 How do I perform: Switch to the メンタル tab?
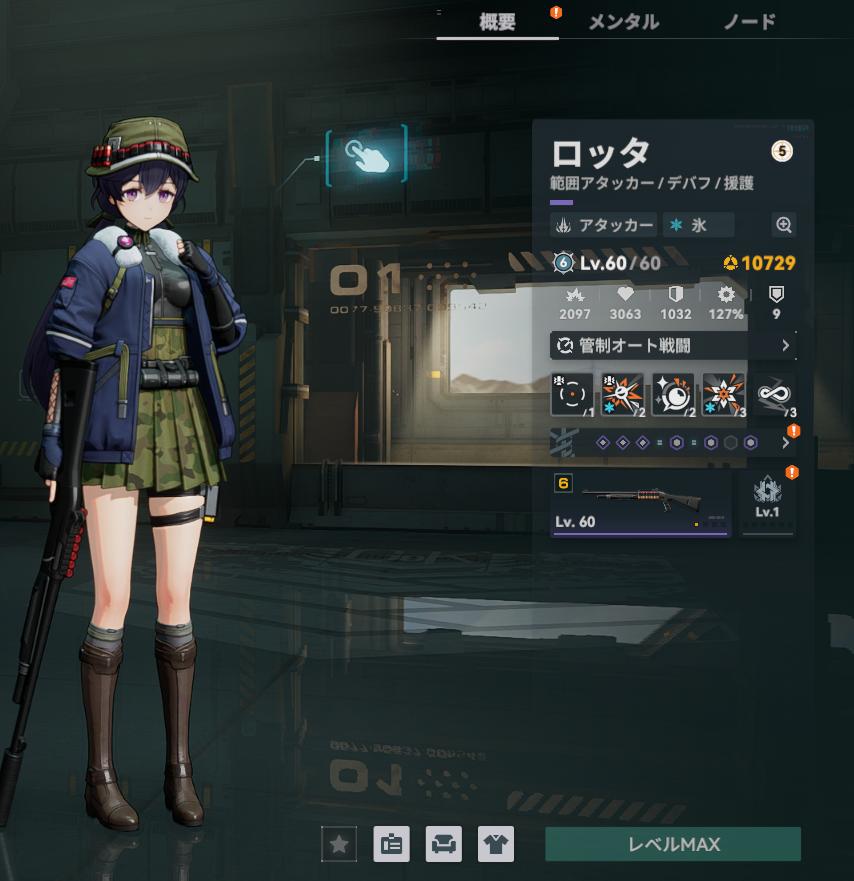click(623, 21)
